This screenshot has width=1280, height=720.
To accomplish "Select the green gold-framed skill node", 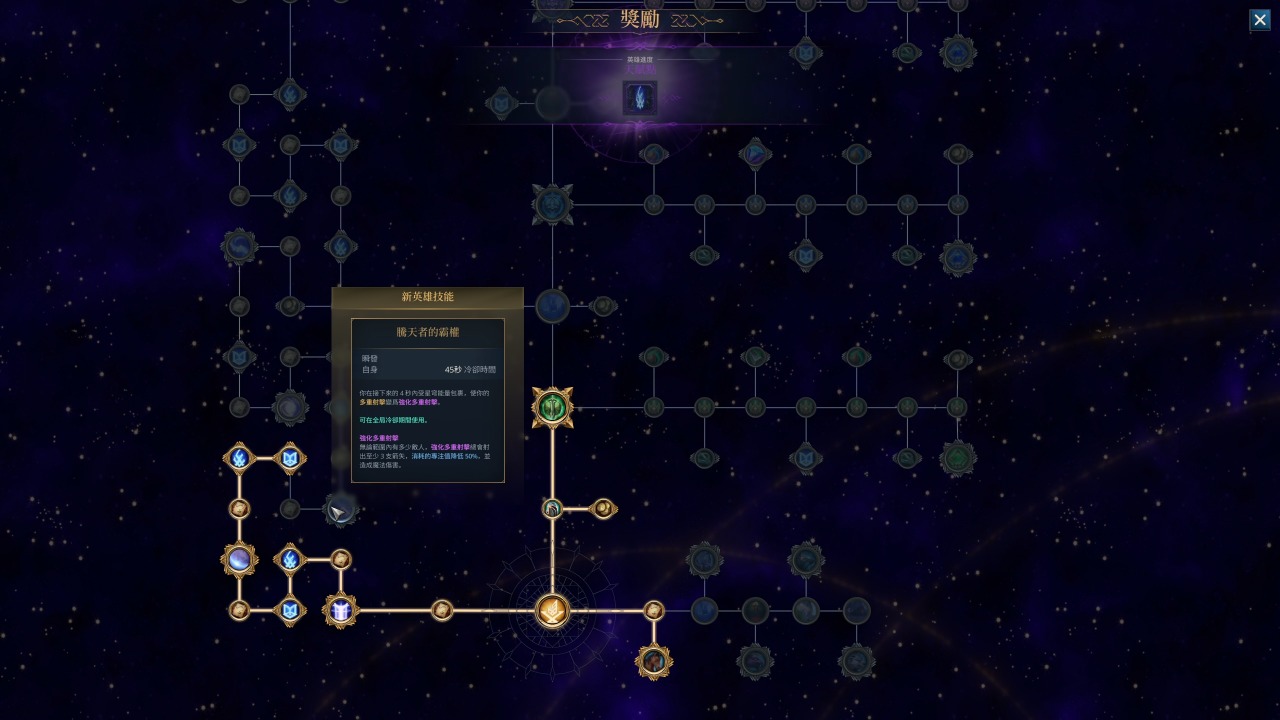I will pyautogui.click(x=552, y=407).
